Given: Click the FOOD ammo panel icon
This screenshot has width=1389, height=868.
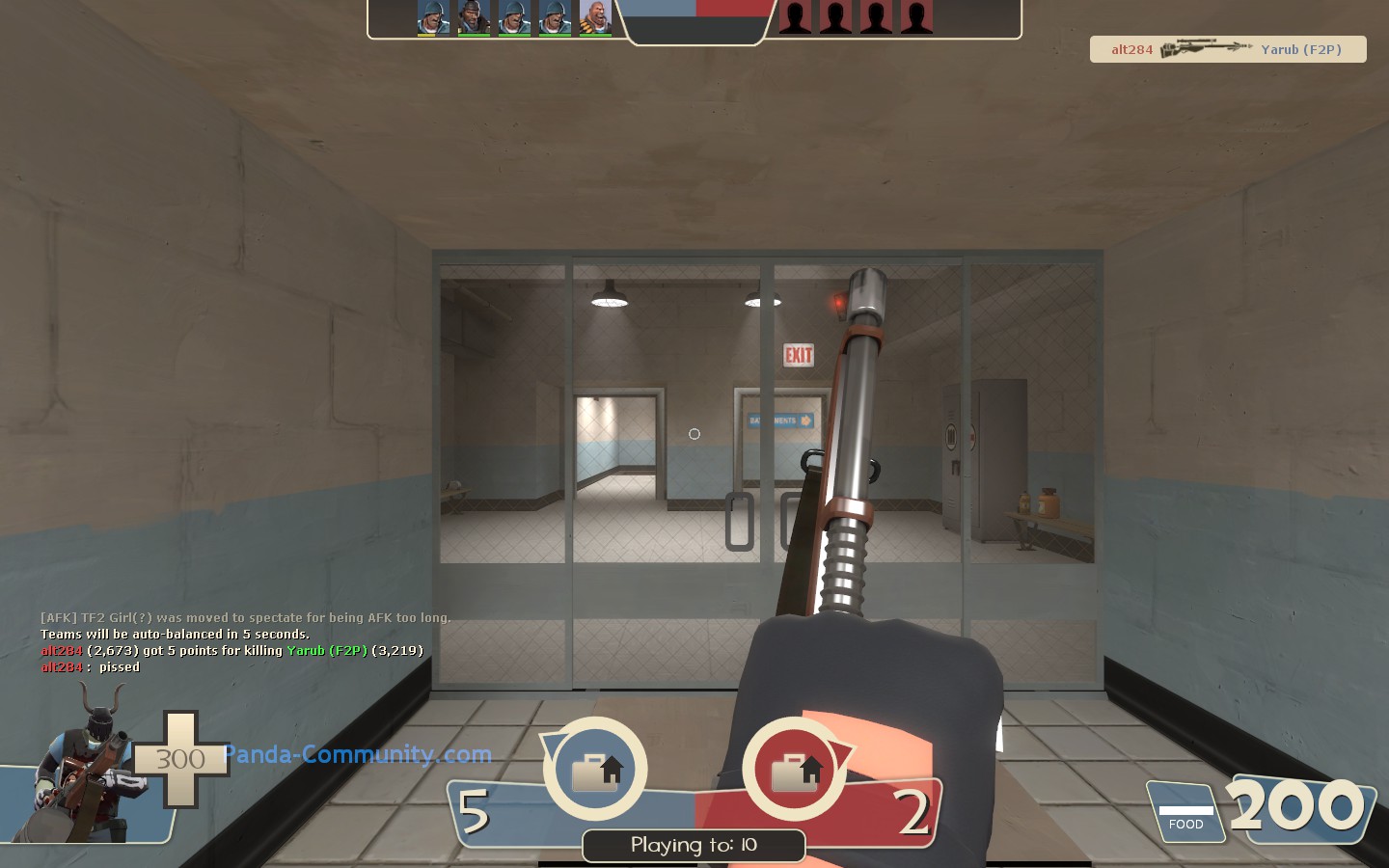Looking at the screenshot, I should tap(1185, 813).
